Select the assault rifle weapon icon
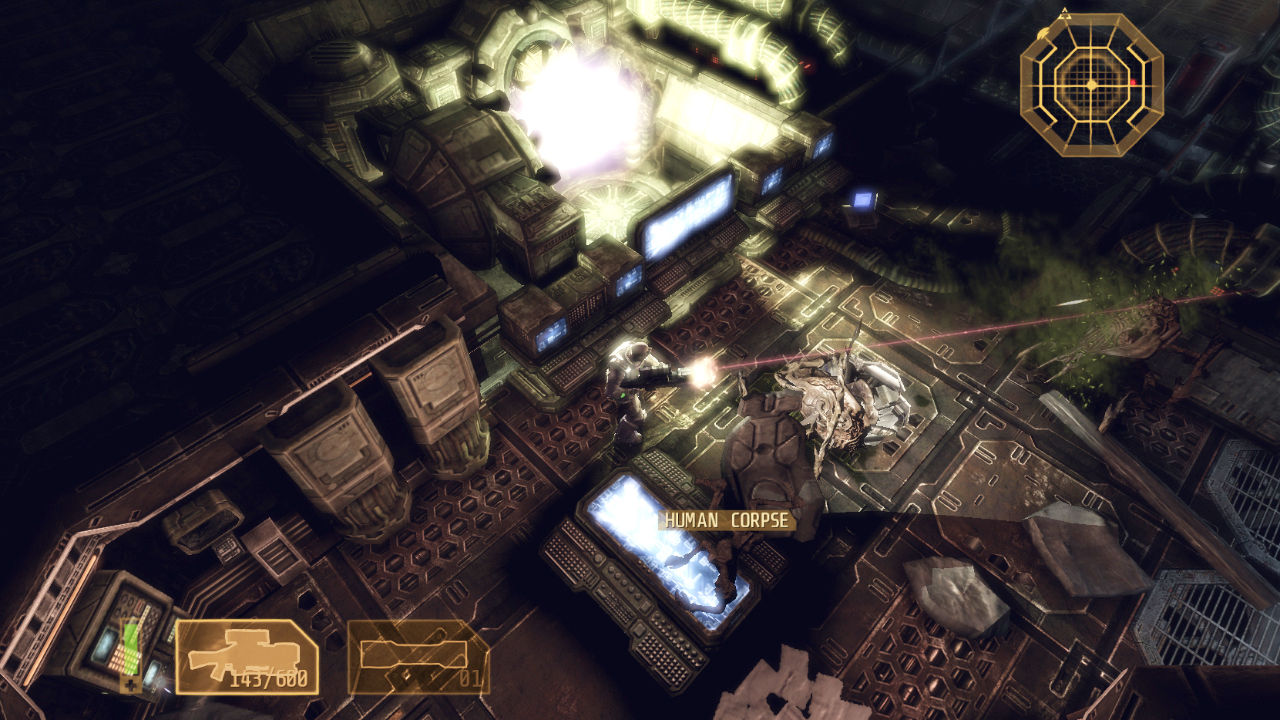The width and height of the screenshot is (1280, 720). coord(245,650)
